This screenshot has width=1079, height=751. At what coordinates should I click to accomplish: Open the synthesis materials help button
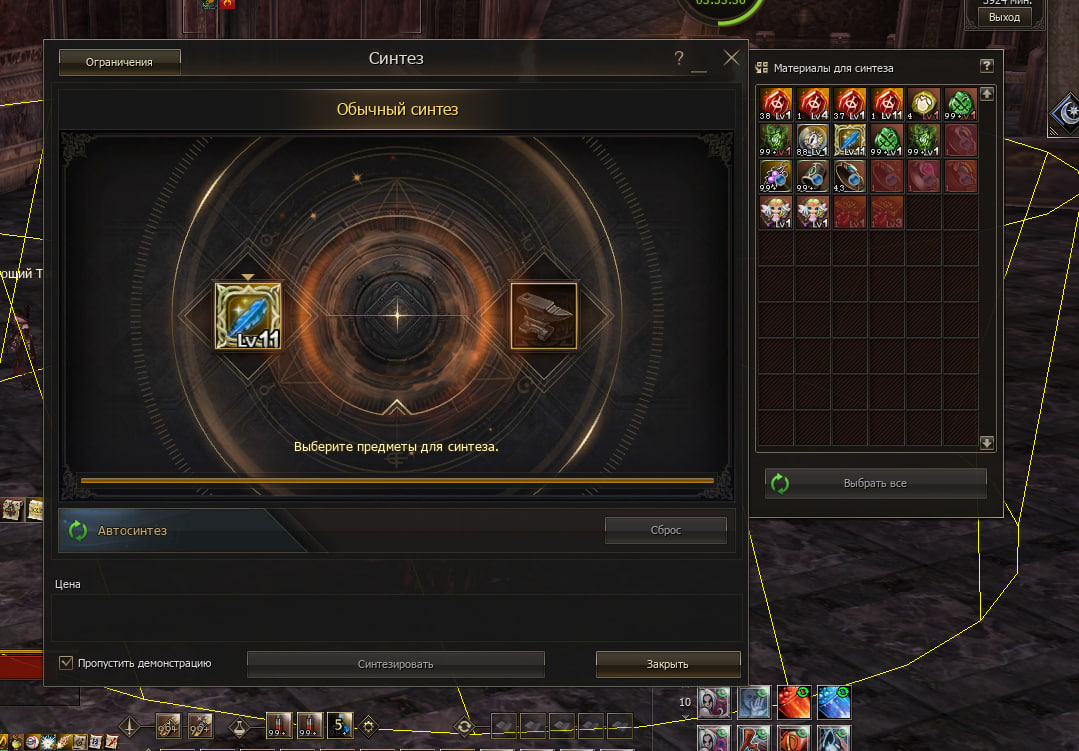pos(986,67)
